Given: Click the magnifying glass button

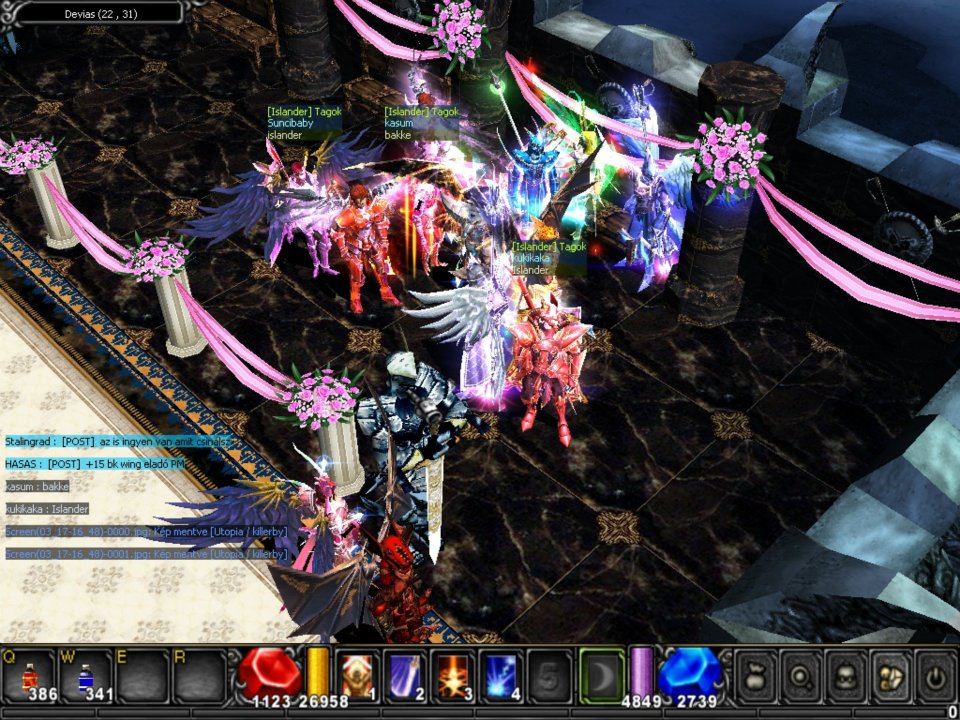Looking at the screenshot, I should point(800,677).
